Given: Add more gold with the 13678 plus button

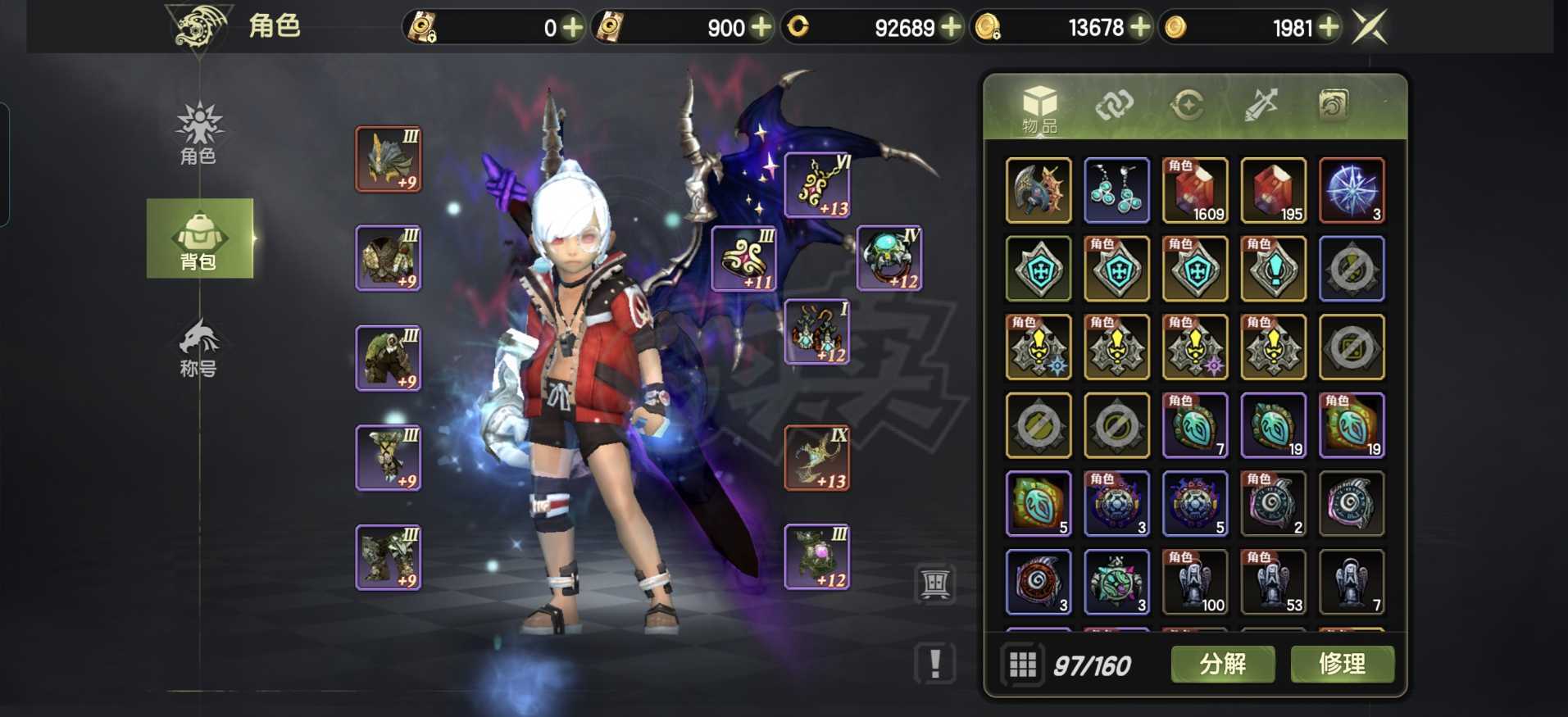Looking at the screenshot, I should click(1140, 28).
